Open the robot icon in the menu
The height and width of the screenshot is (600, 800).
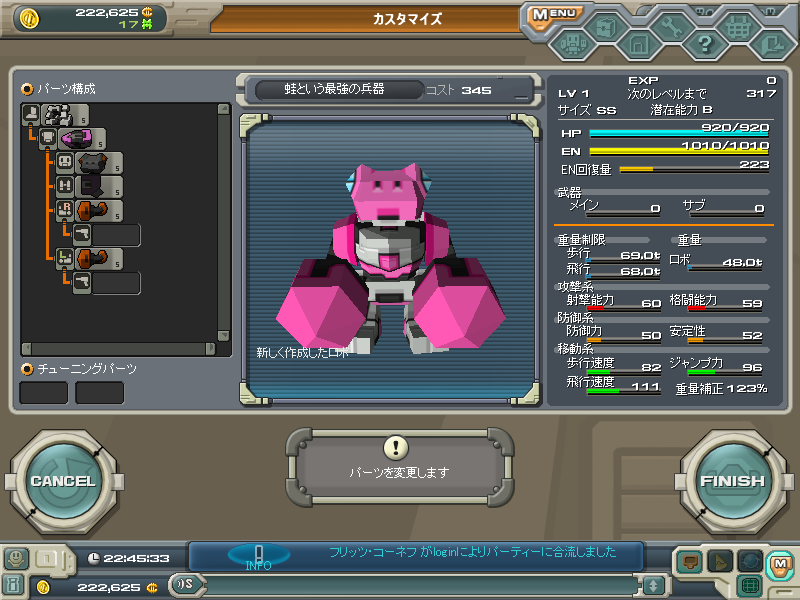(572, 44)
